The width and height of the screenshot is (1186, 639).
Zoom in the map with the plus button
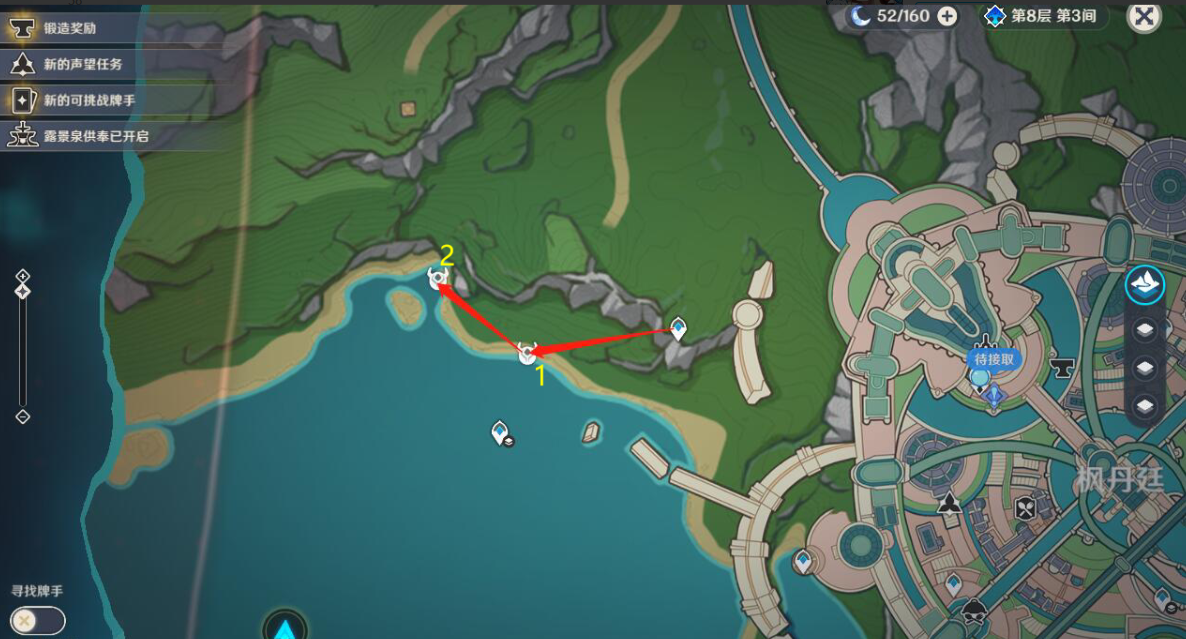(23, 276)
